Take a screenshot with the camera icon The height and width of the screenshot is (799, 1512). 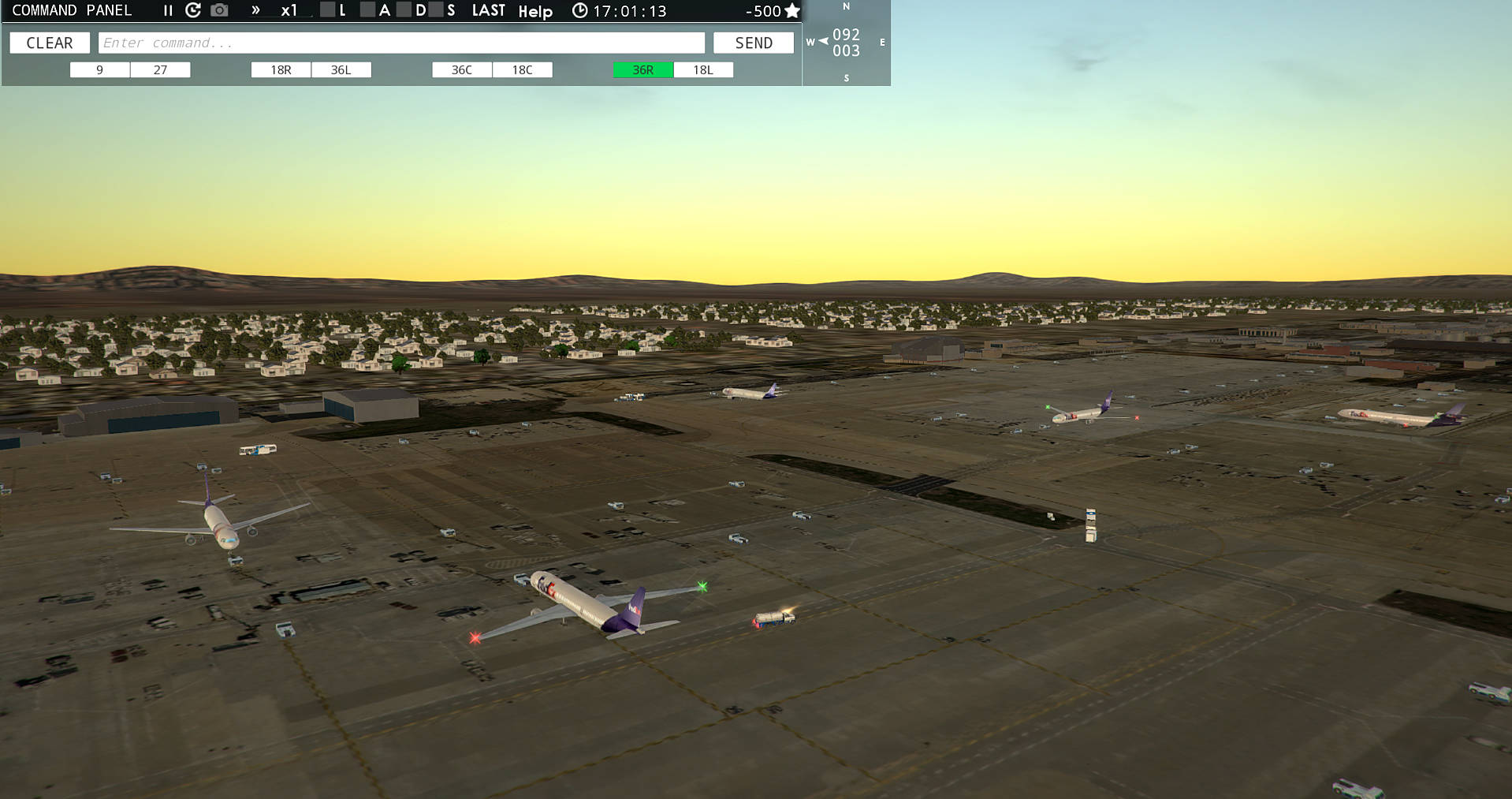tap(218, 10)
